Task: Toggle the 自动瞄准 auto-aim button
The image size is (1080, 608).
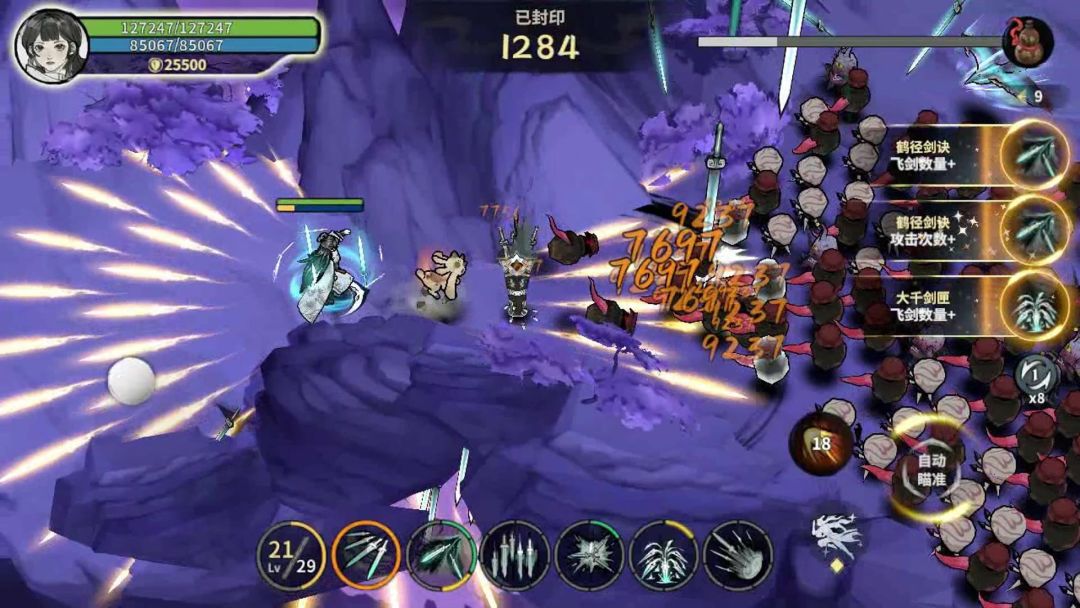Action: [x=931, y=469]
